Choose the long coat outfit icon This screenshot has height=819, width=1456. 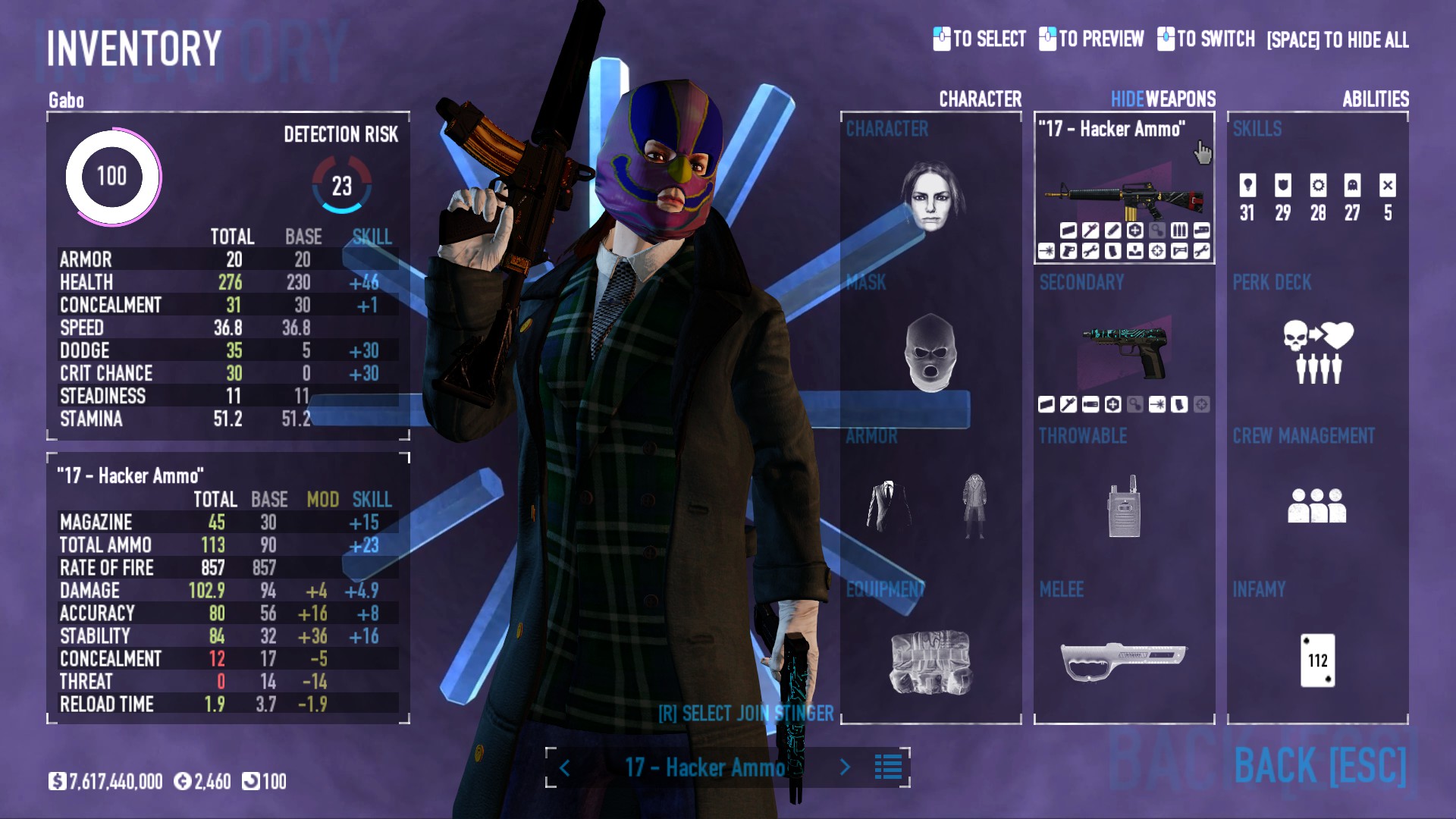tap(974, 506)
